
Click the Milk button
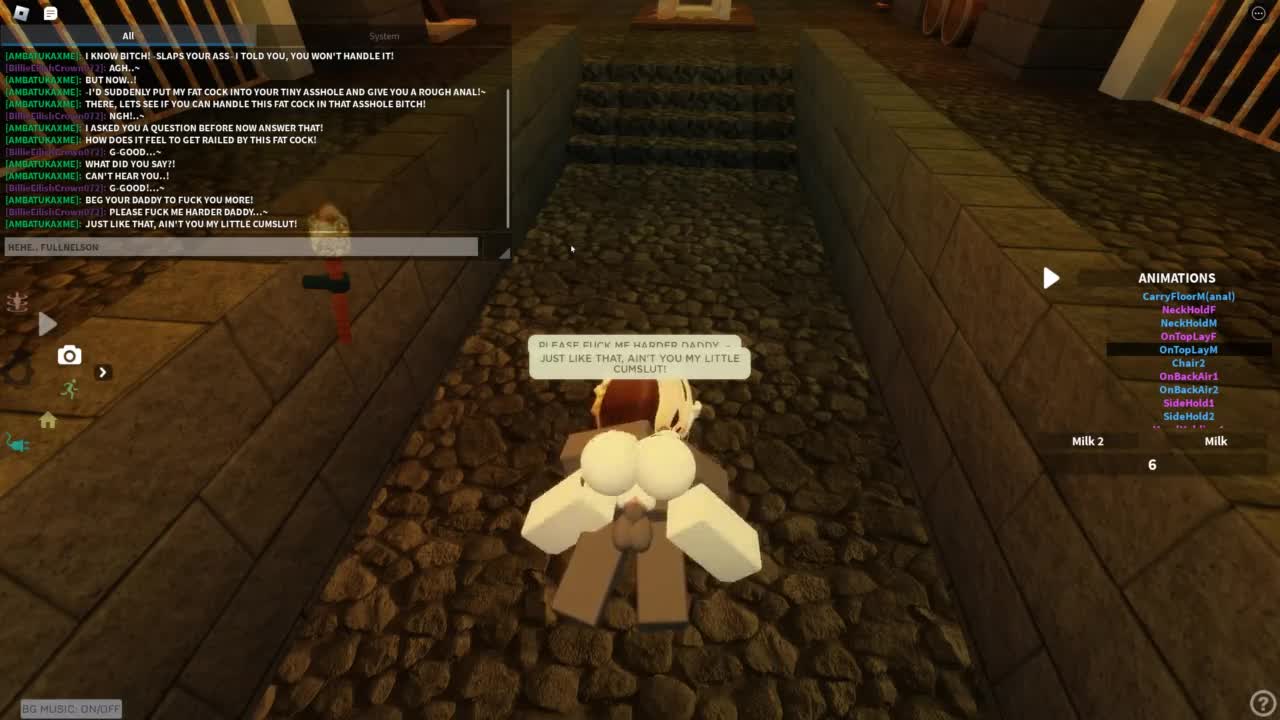tap(1215, 441)
